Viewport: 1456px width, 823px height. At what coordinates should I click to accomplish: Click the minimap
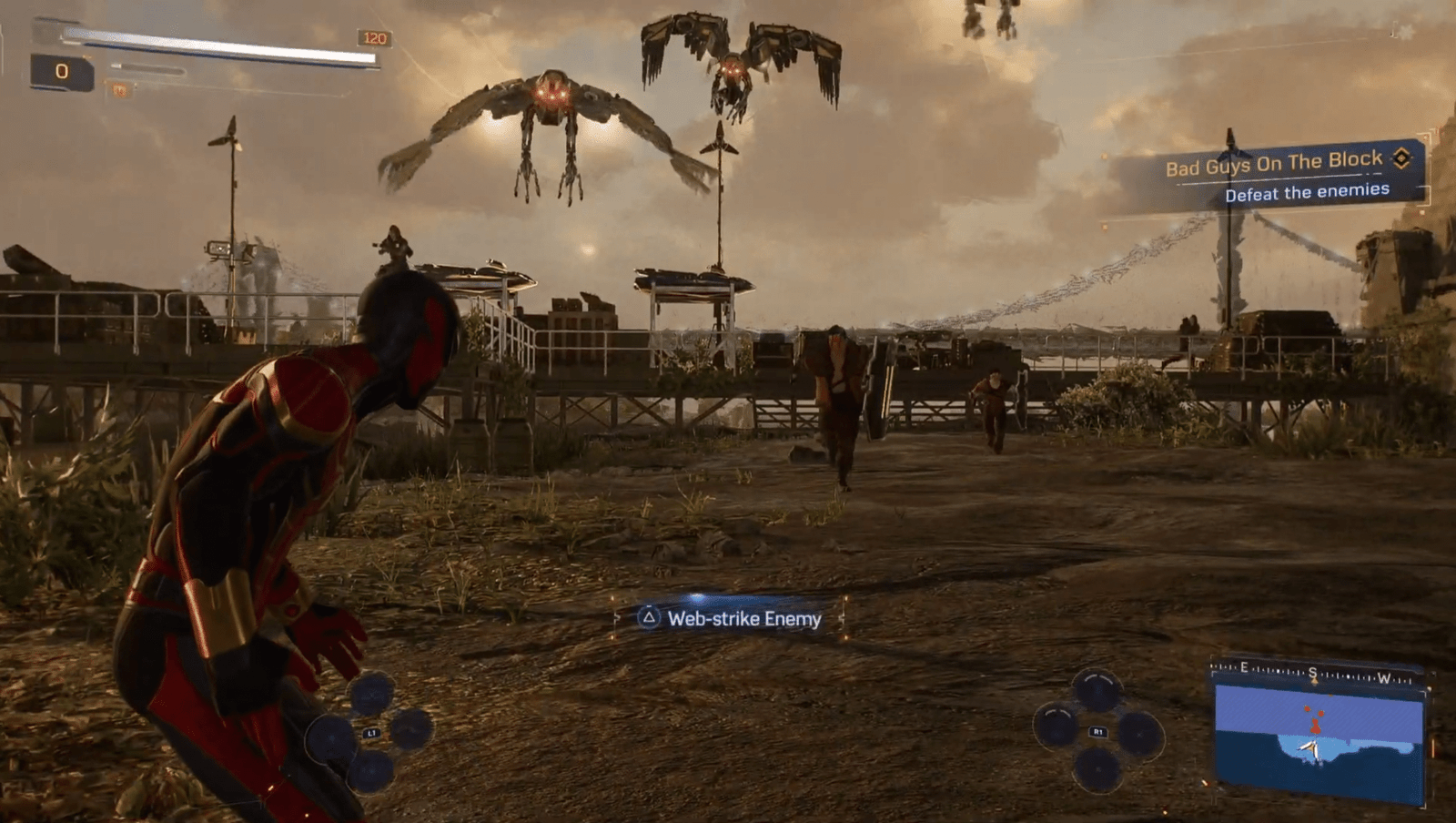click(x=1319, y=736)
